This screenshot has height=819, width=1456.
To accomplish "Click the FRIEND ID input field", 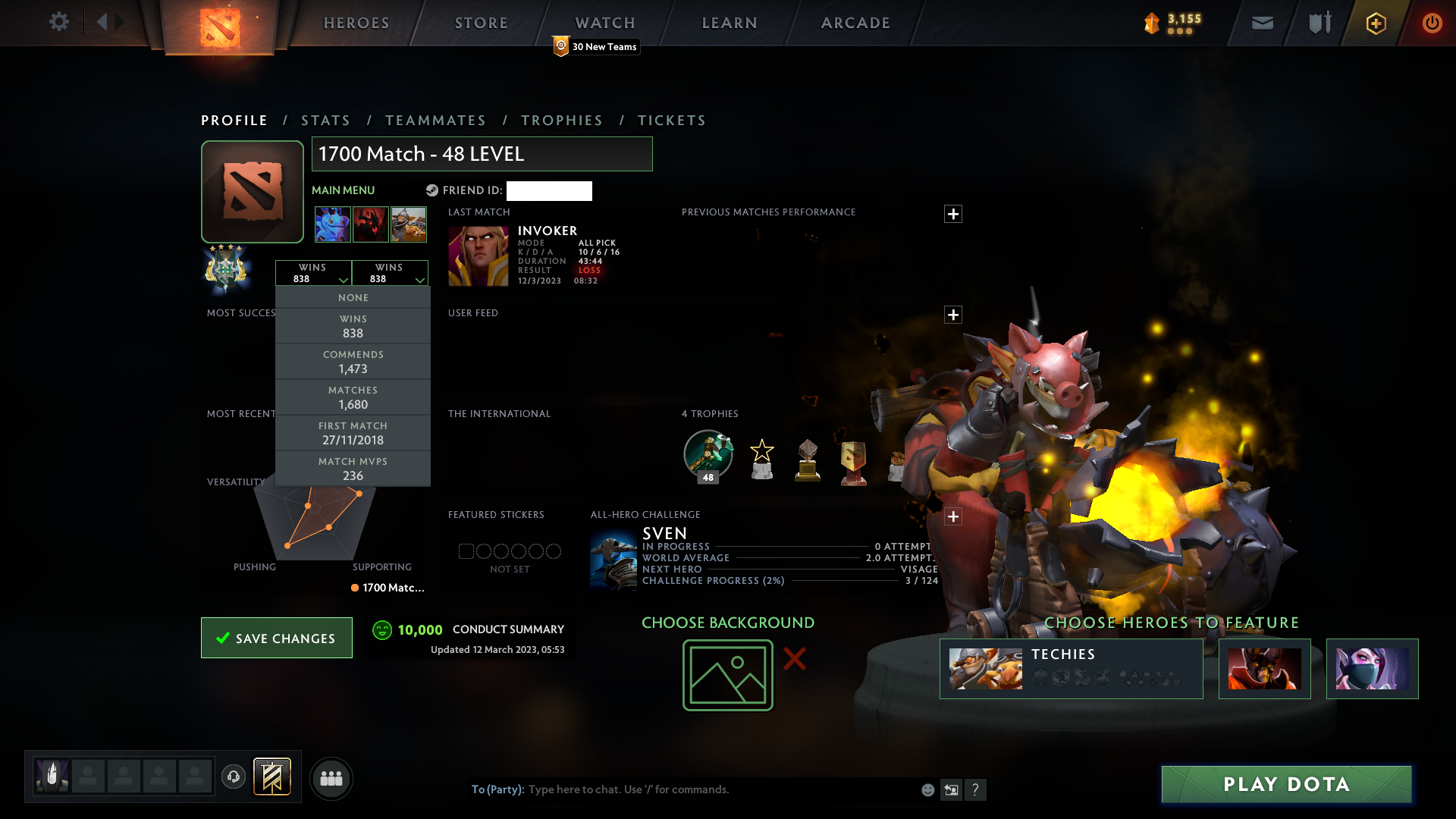I will (x=549, y=191).
